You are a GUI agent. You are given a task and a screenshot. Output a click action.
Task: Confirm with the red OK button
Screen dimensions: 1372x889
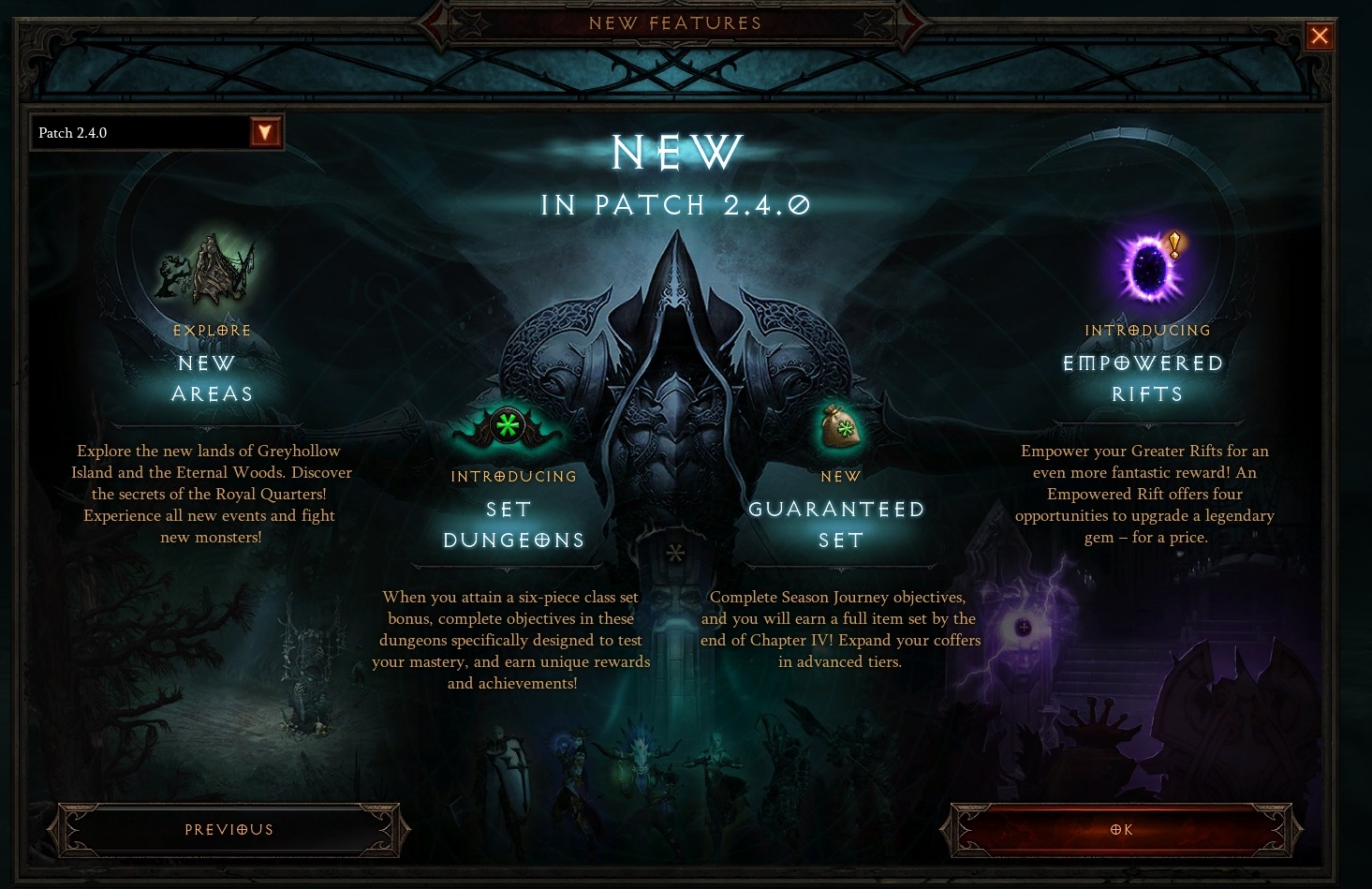(1121, 830)
